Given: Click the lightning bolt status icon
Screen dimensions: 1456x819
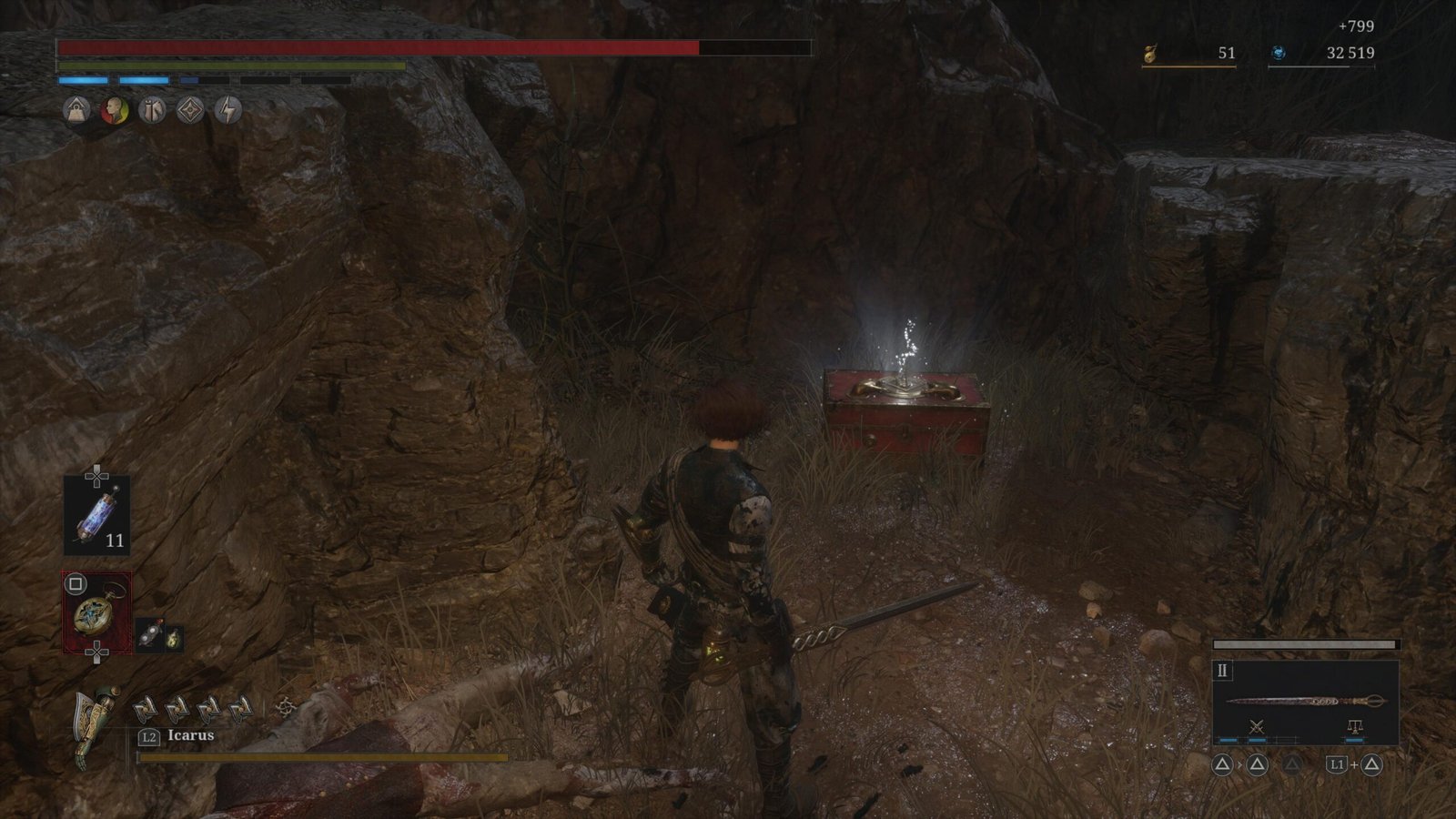Looking at the screenshot, I should point(227,110).
